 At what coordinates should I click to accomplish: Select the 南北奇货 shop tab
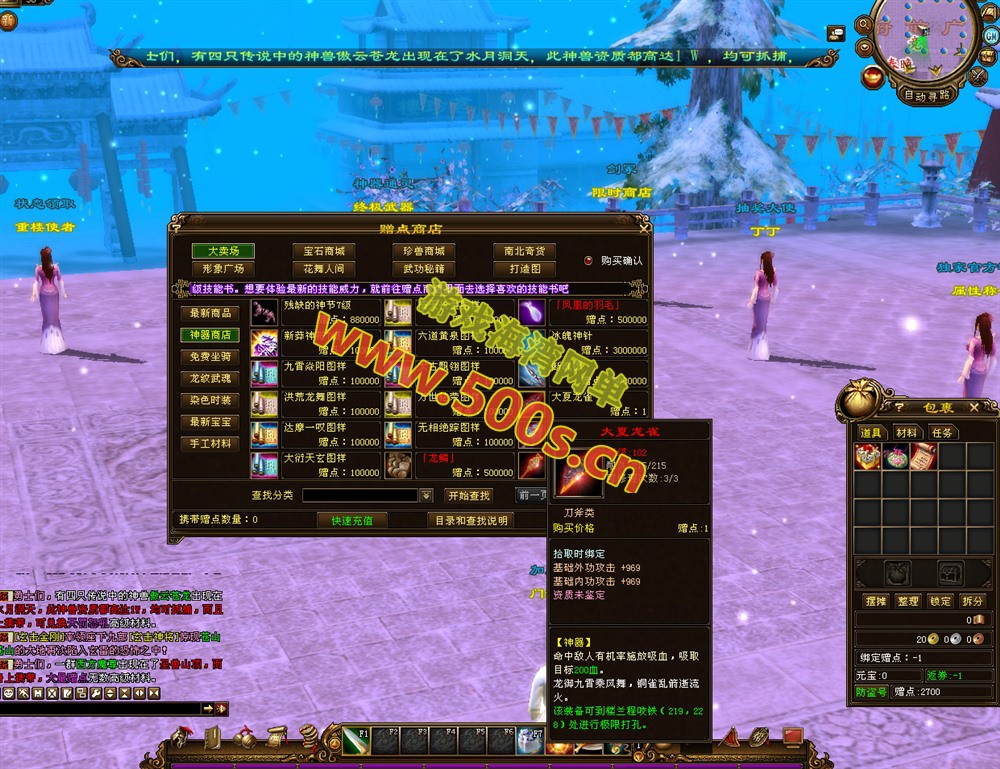[x=524, y=251]
